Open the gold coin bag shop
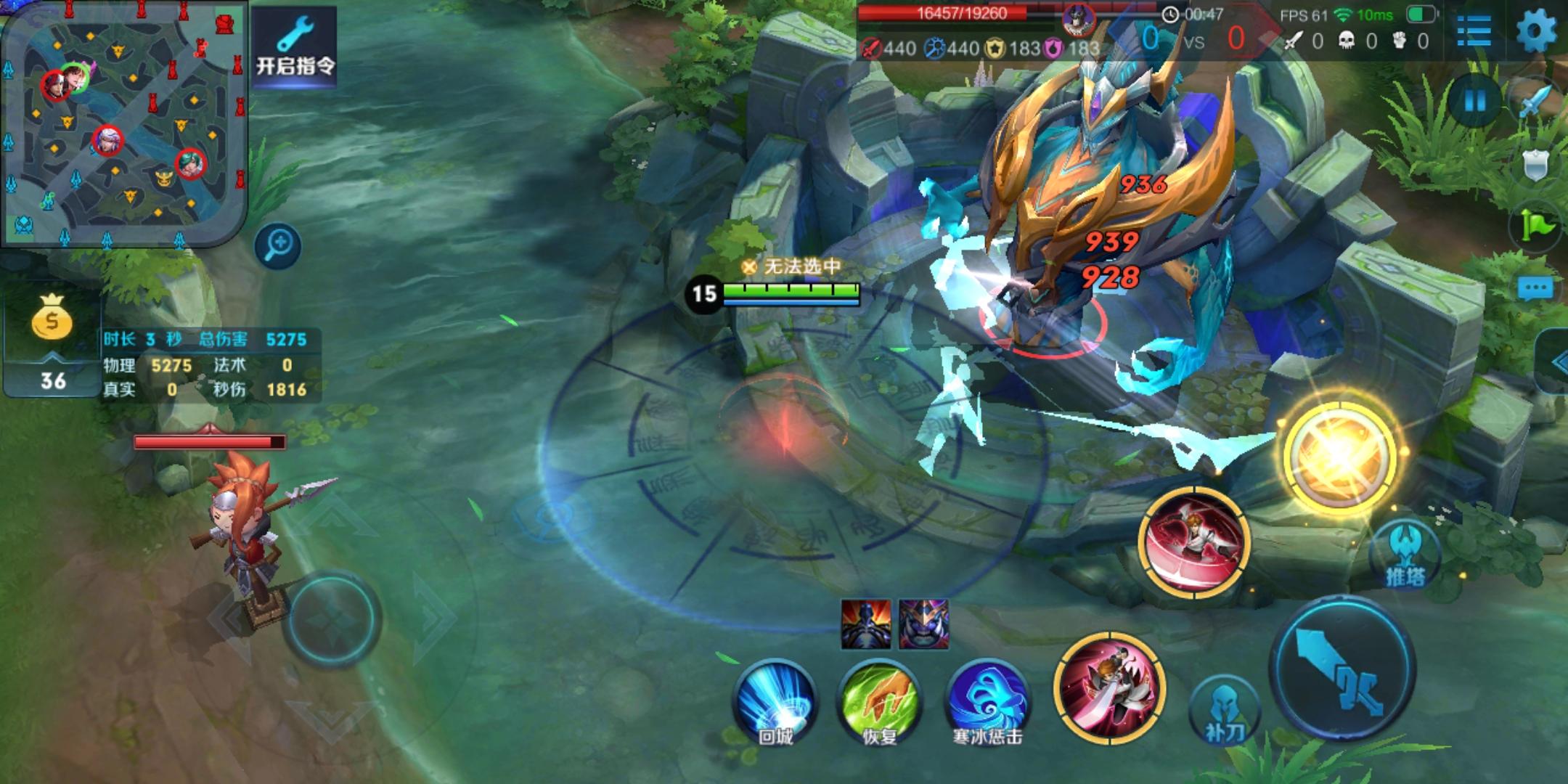Screen dimensions: 1568x784 (x=52, y=318)
